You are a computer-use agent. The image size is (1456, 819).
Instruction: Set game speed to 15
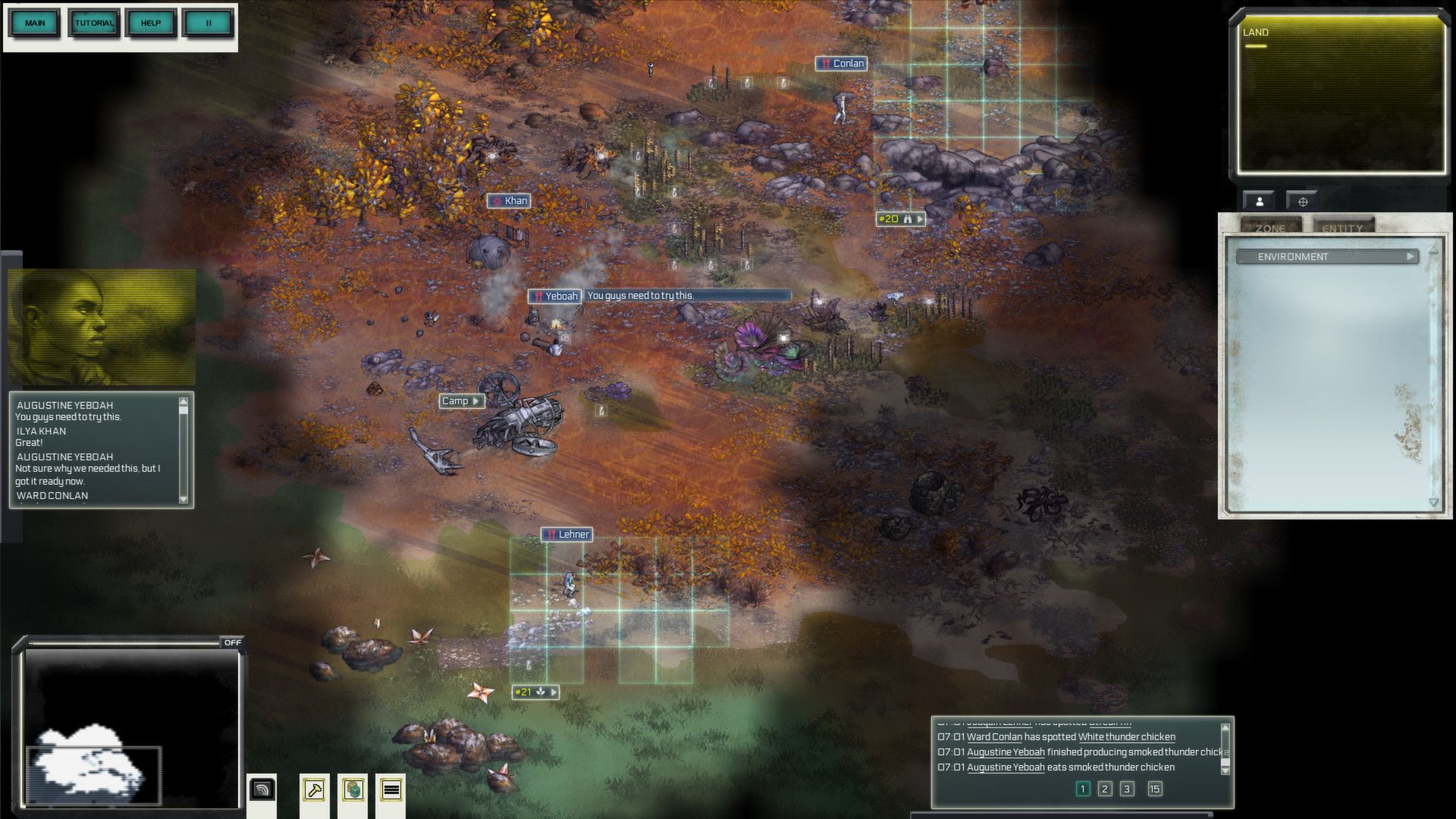coord(1154,789)
